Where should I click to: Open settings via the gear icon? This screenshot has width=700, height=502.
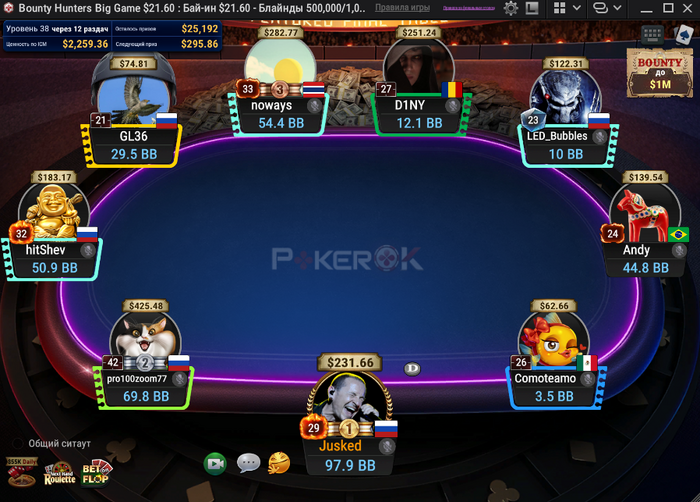point(511,8)
